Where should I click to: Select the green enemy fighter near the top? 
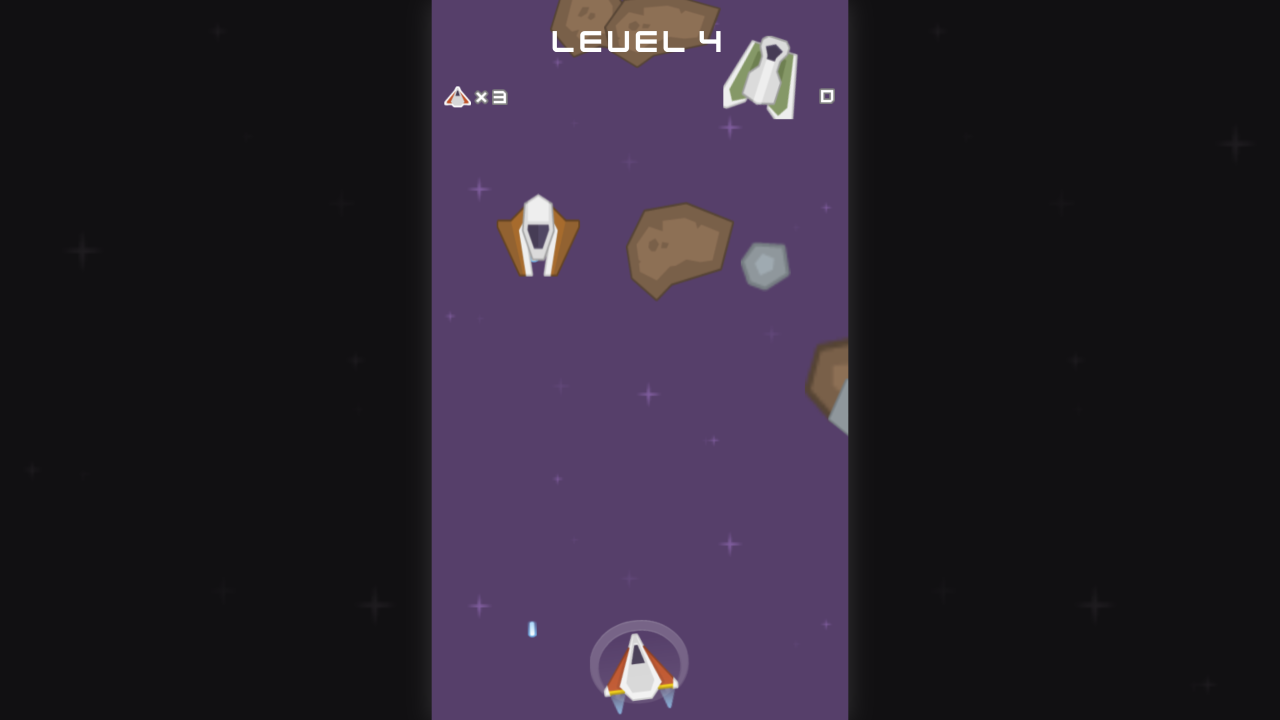[762, 78]
